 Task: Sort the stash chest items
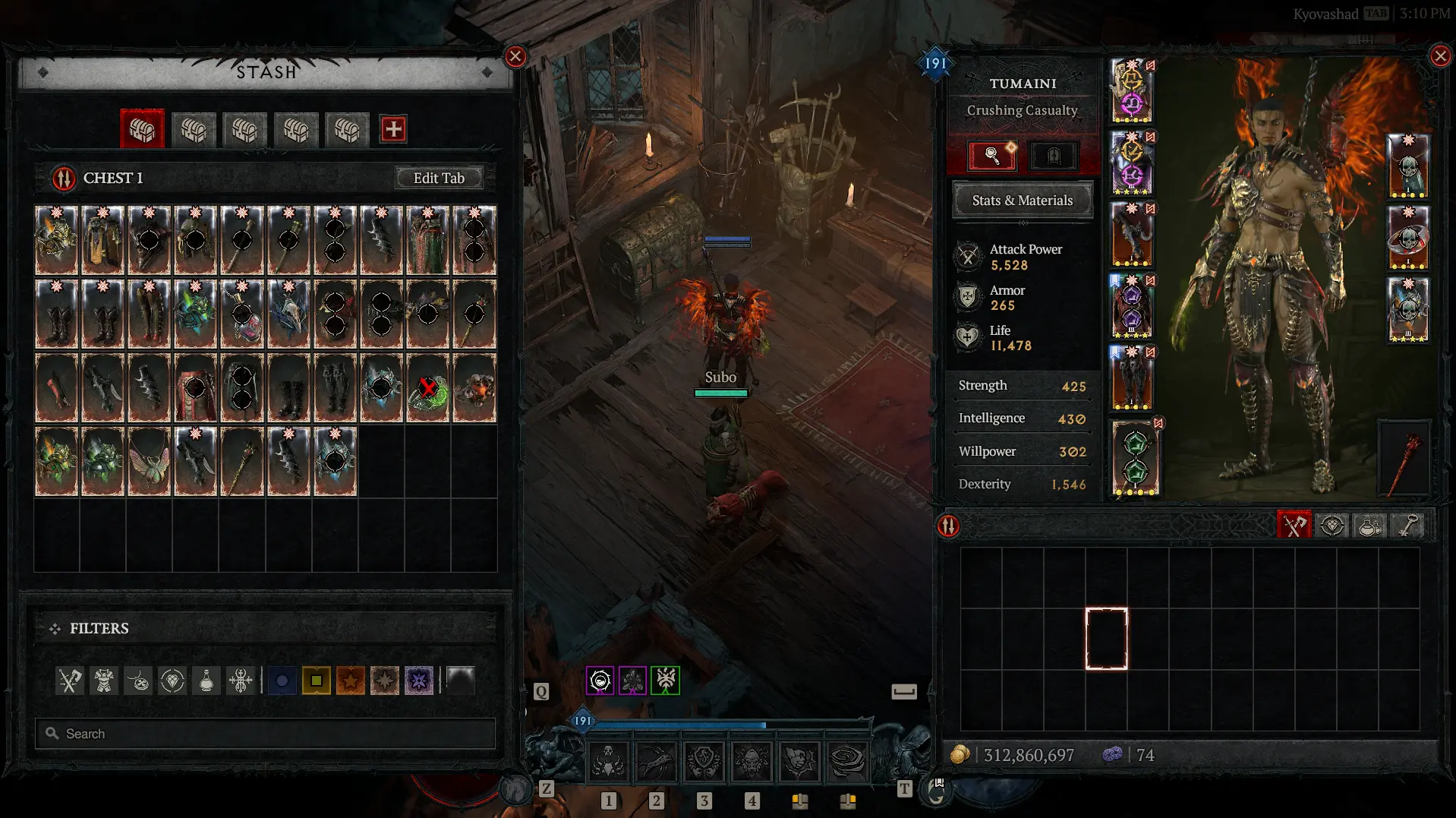(64, 178)
